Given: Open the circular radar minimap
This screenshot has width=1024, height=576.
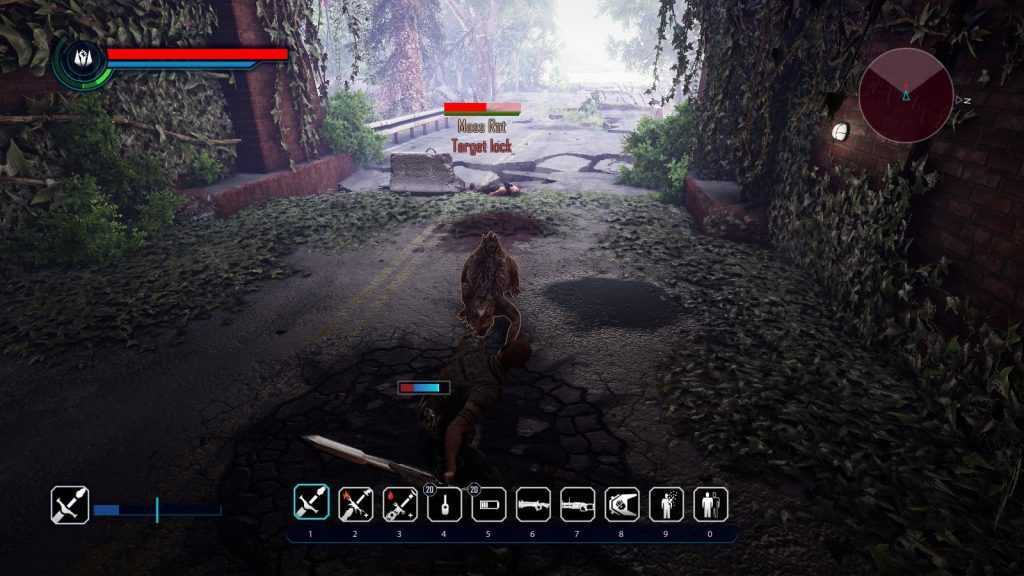Looking at the screenshot, I should click(906, 96).
